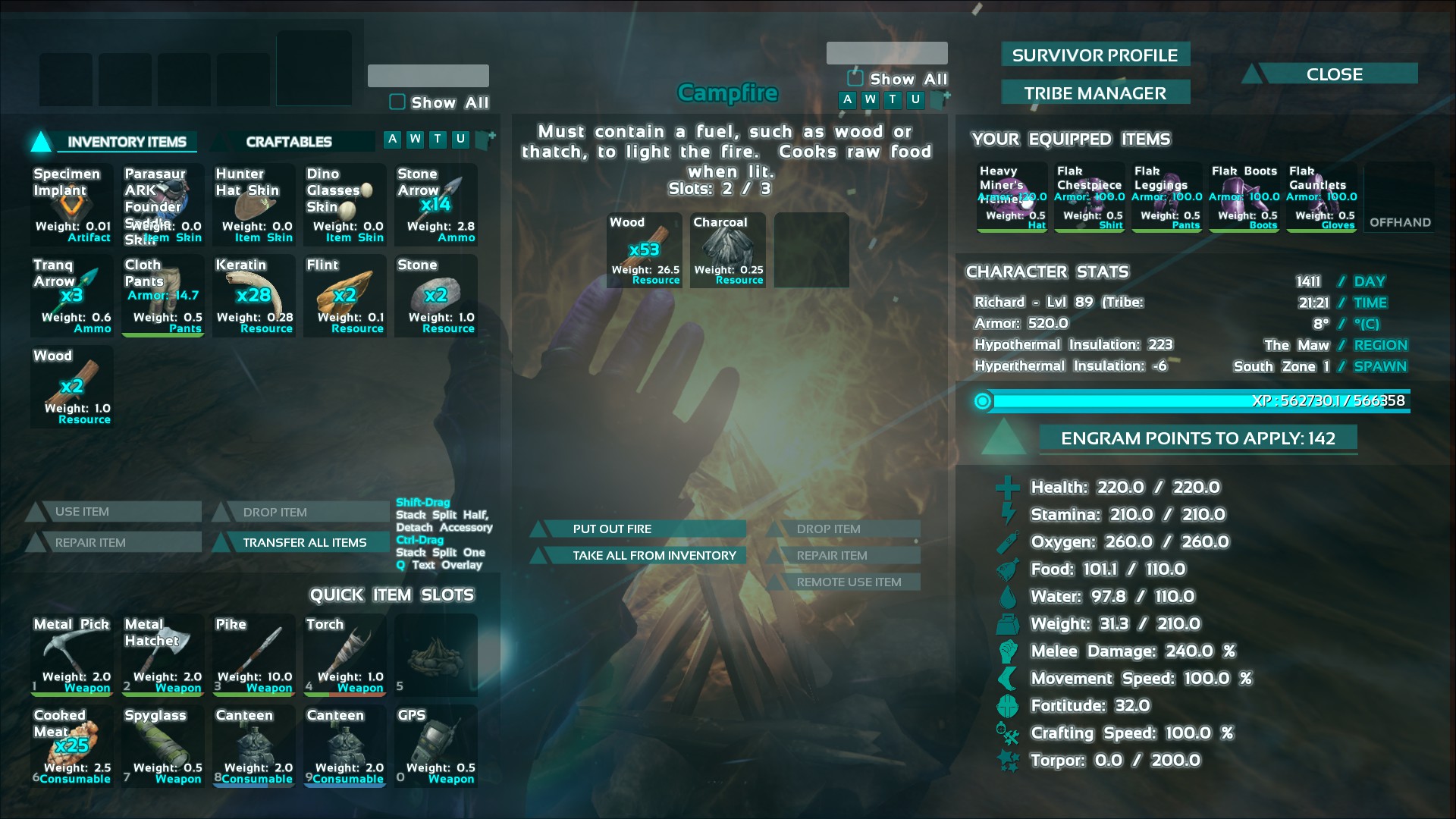Put out the fire
This screenshot has width=1456, height=819.
coord(612,529)
